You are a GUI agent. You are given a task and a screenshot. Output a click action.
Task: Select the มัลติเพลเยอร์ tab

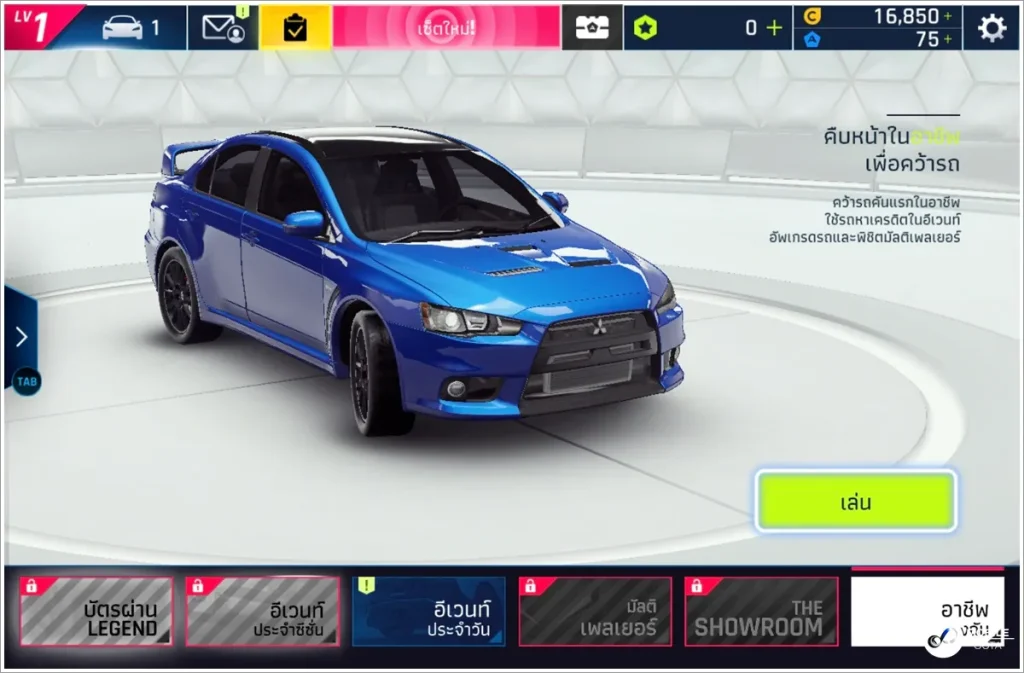594,611
